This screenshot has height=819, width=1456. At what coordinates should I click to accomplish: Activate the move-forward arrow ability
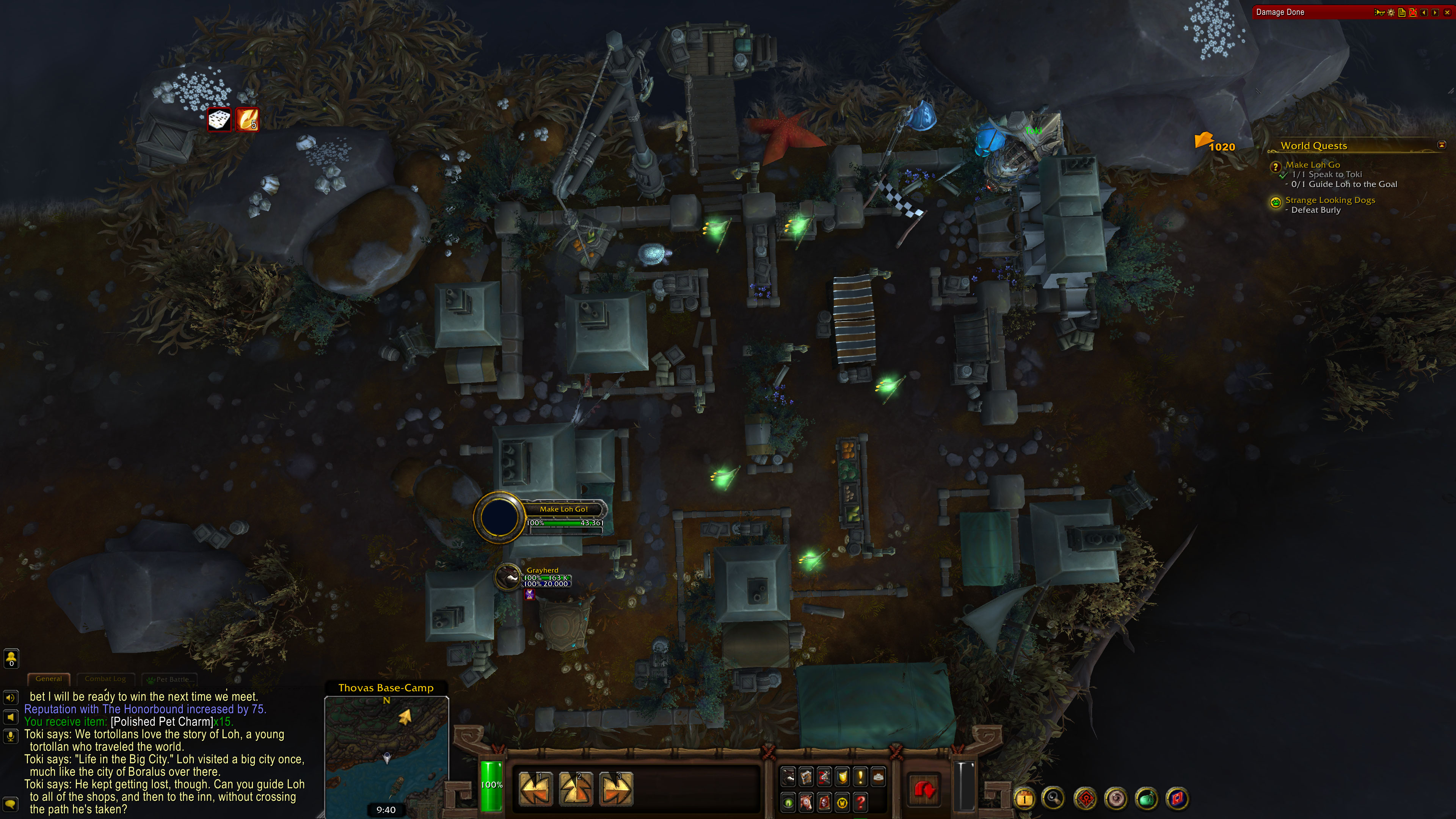[x=576, y=789]
